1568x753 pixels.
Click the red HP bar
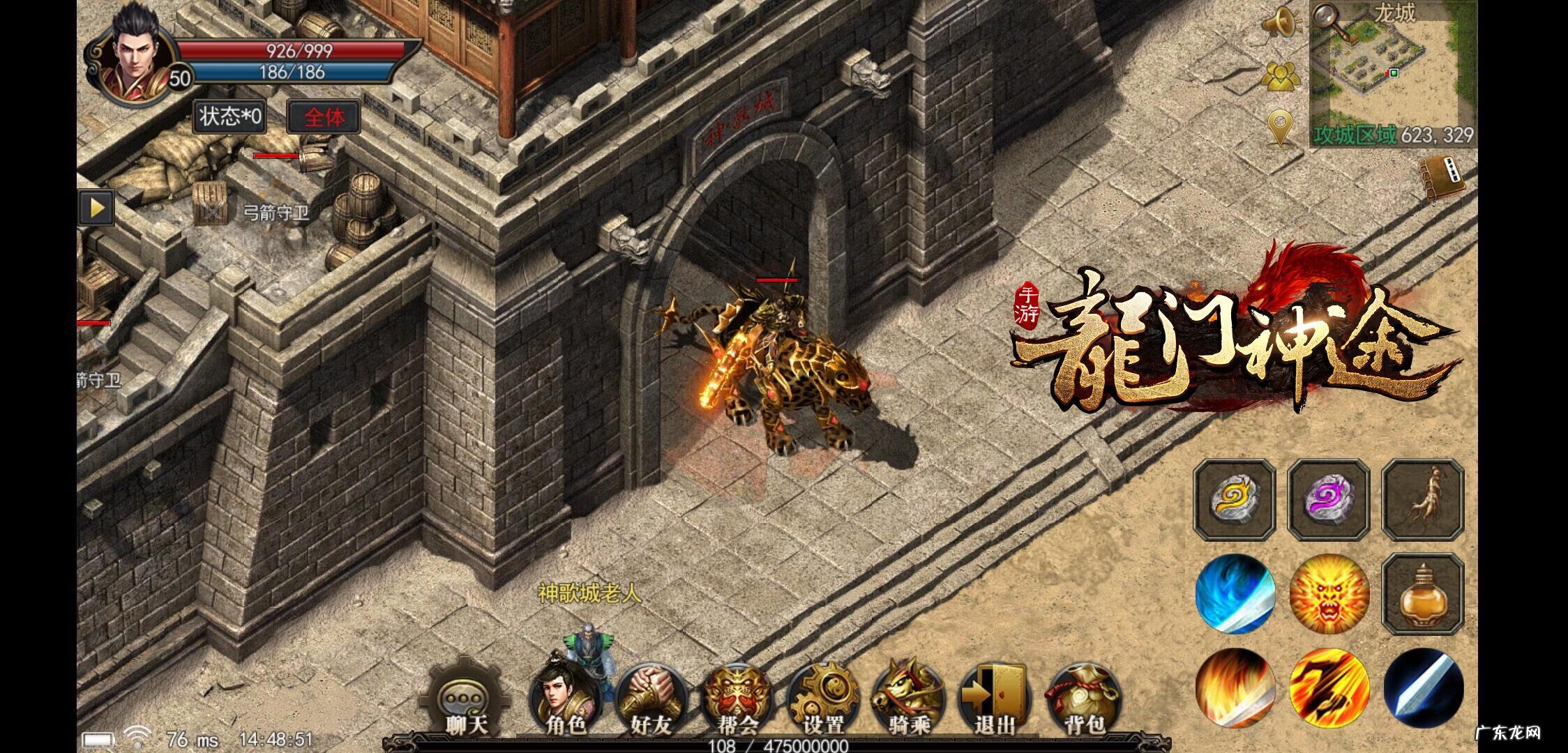click(x=293, y=50)
